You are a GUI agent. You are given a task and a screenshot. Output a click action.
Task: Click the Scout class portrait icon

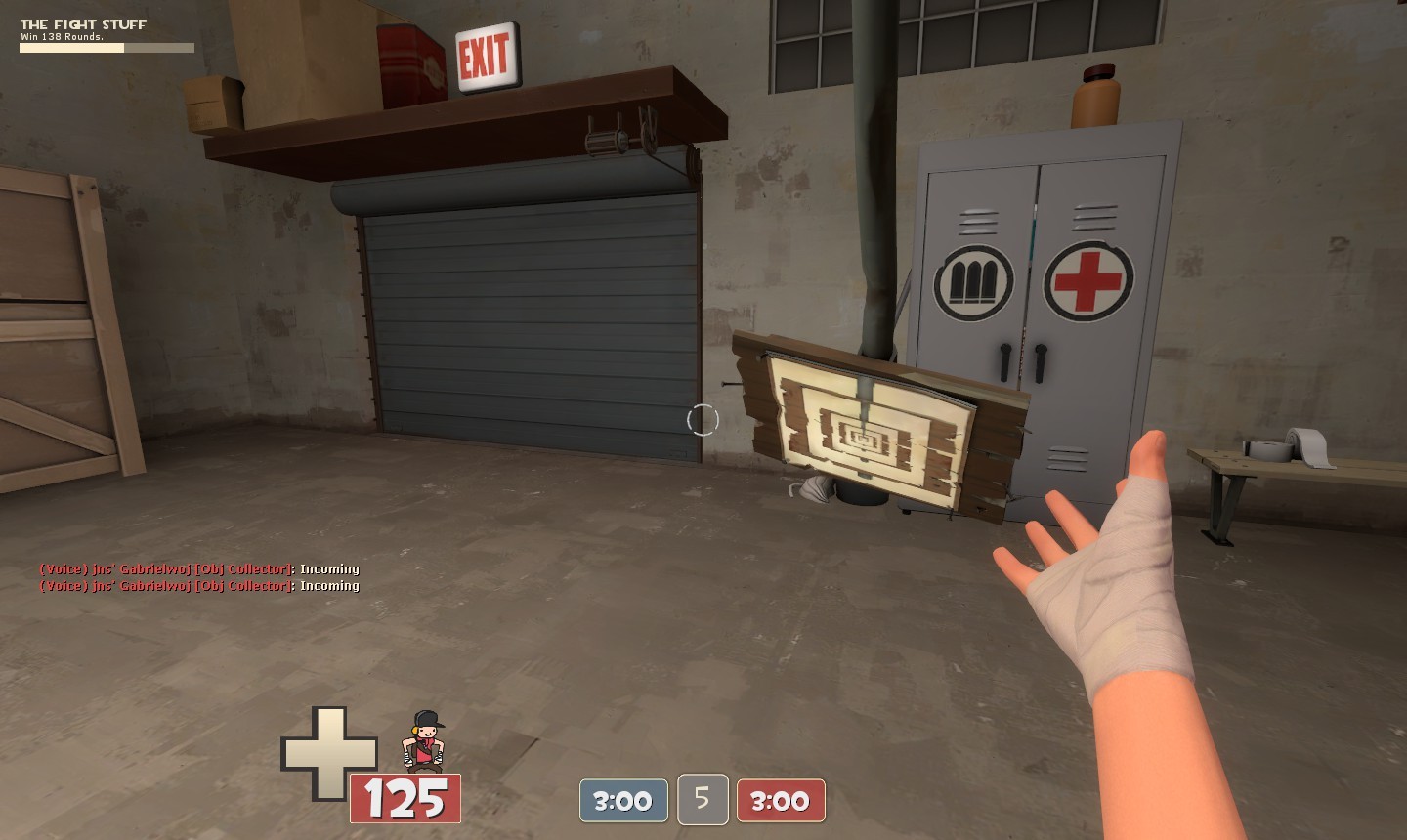(x=425, y=740)
